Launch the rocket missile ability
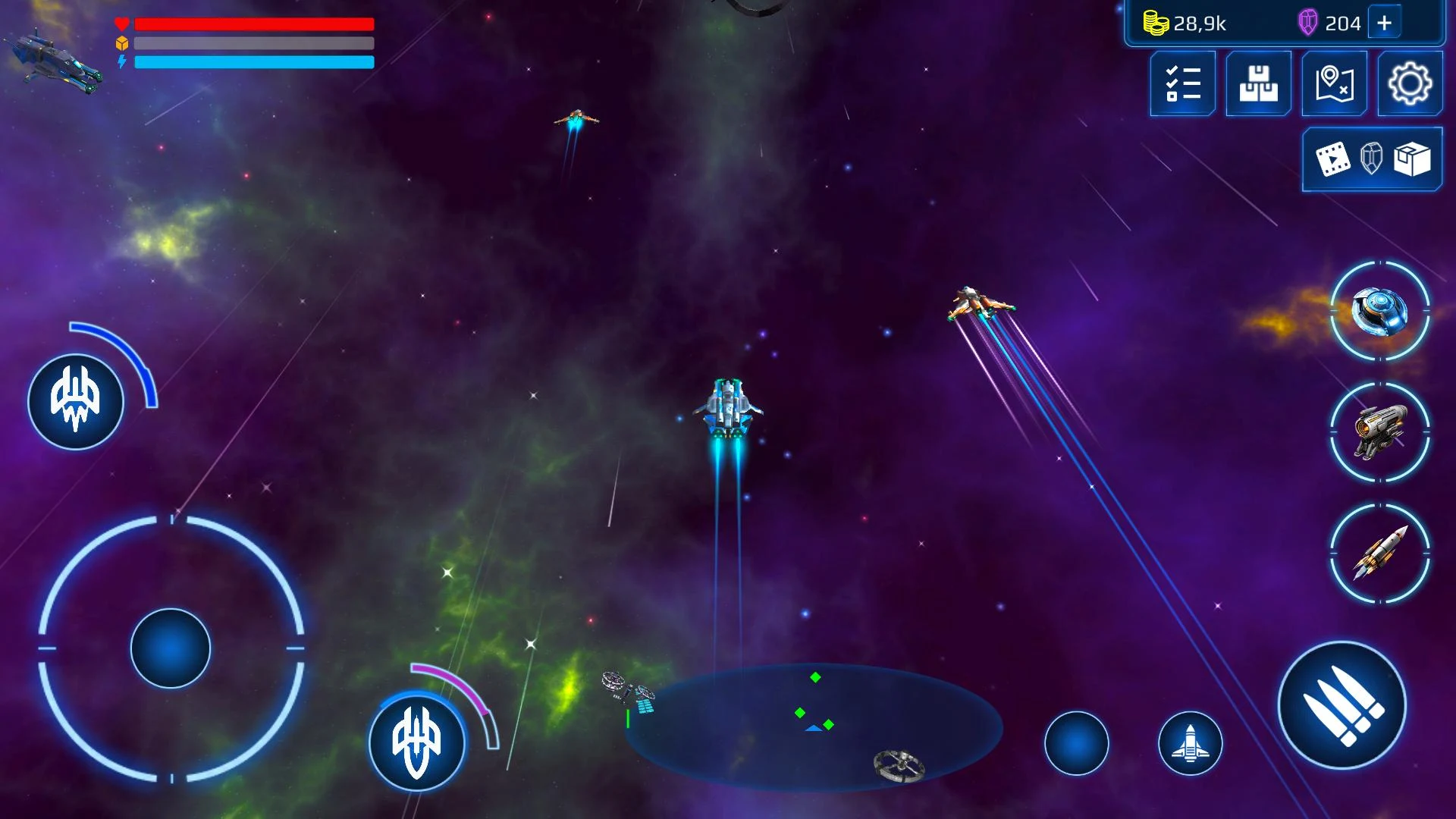This screenshot has height=819, width=1456. click(1379, 554)
